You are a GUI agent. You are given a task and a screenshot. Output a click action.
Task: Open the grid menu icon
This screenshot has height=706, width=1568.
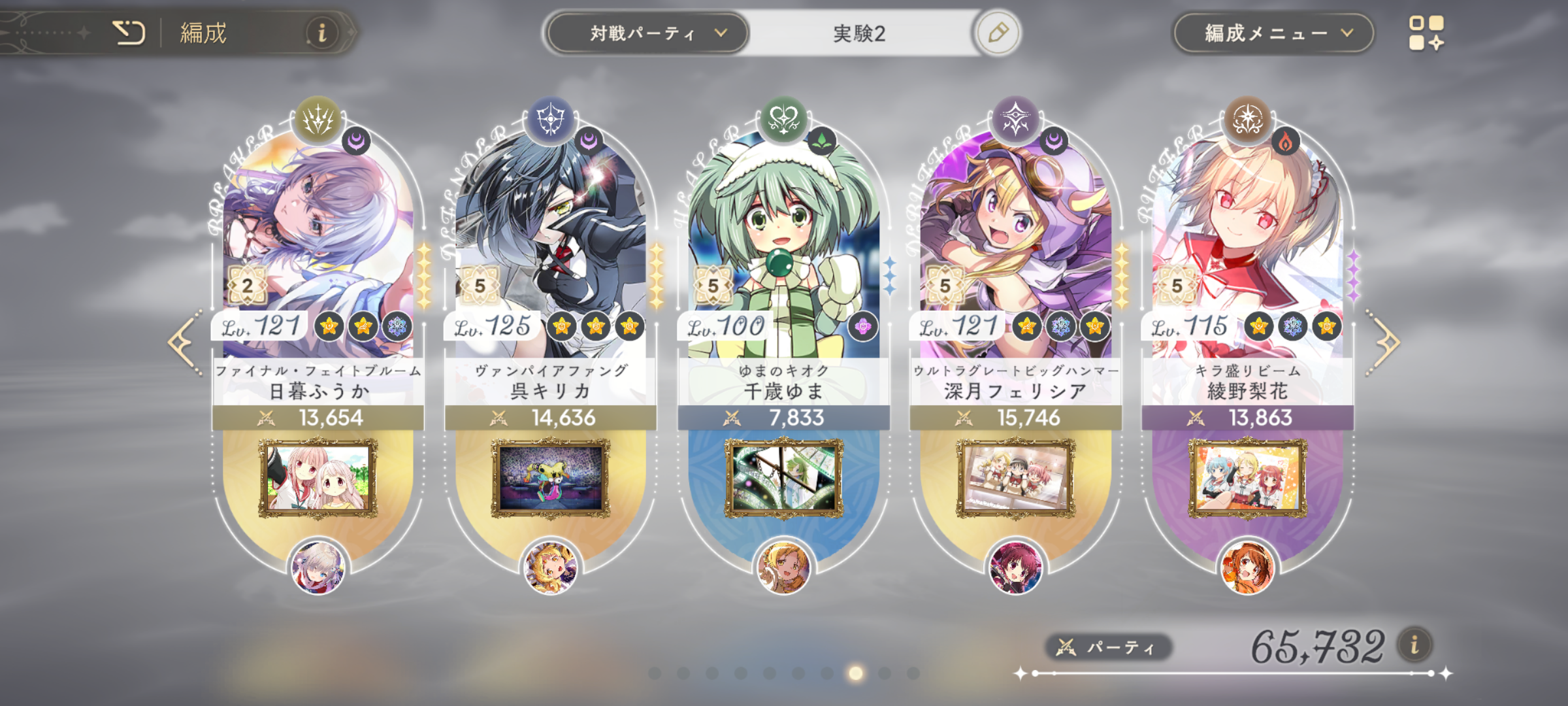(1426, 33)
